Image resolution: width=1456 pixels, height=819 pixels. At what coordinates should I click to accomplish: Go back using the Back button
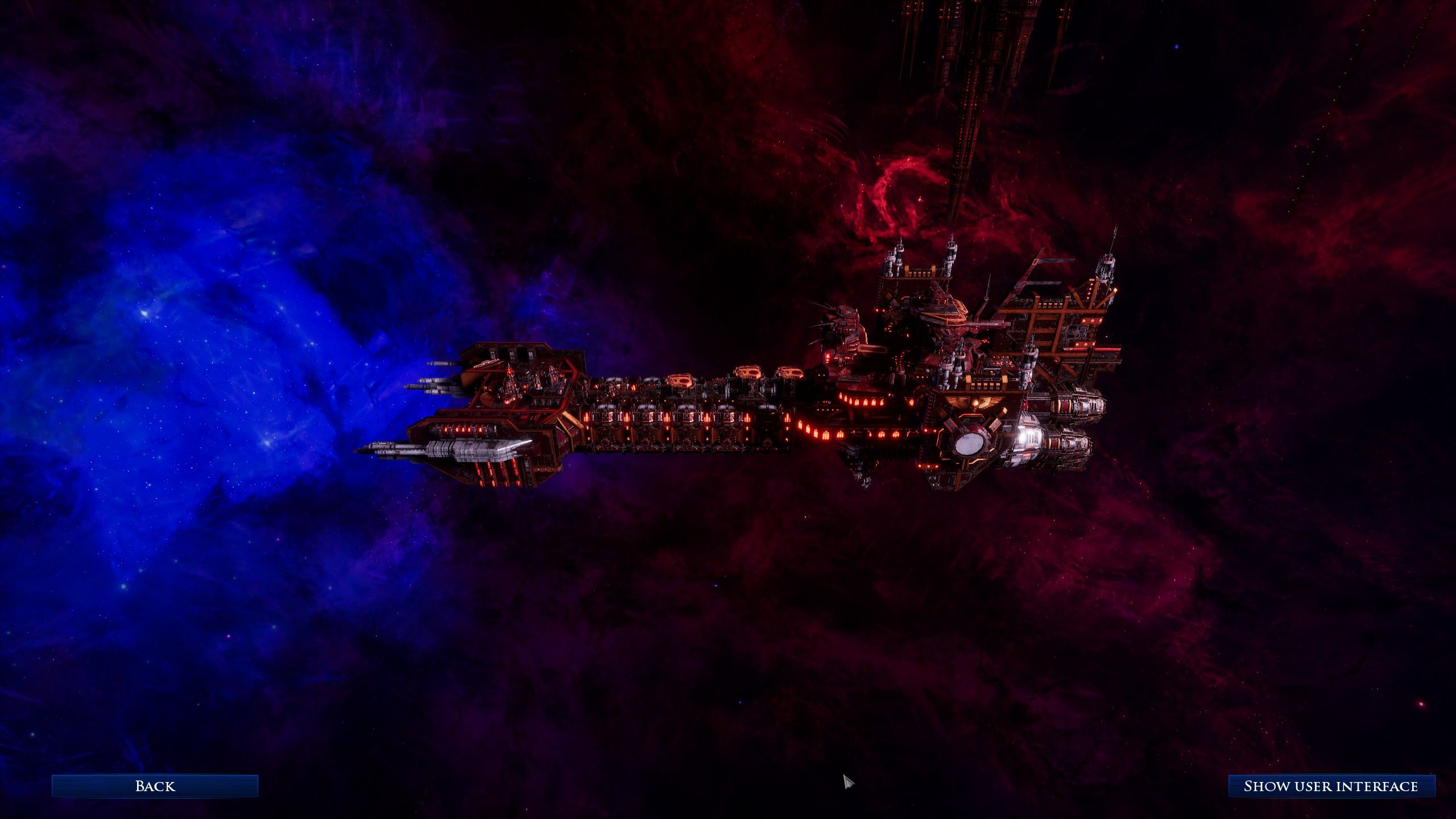tap(155, 786)
